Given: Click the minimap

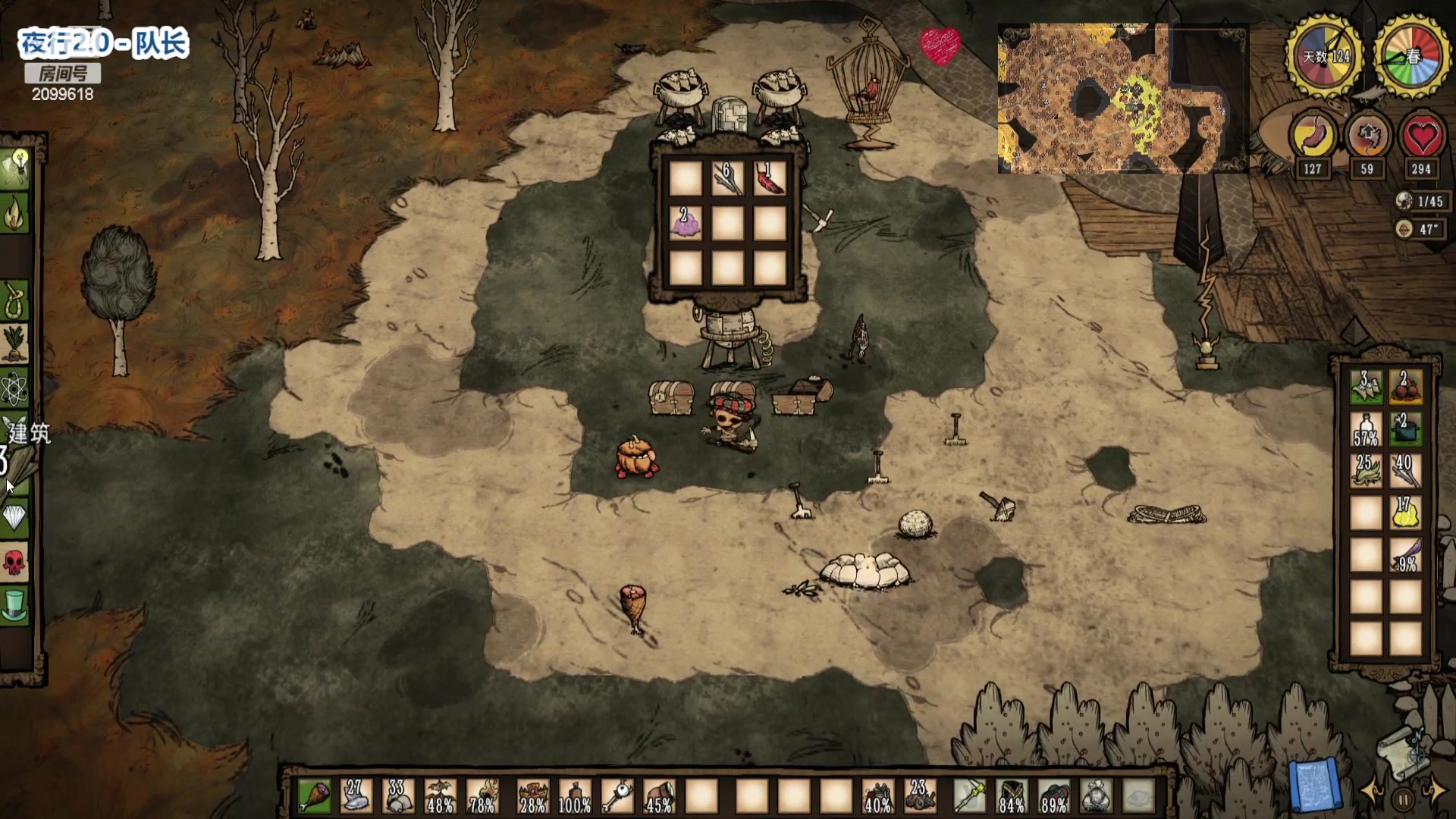Looking at the screenshot, I should click(x=1121, y=99).
